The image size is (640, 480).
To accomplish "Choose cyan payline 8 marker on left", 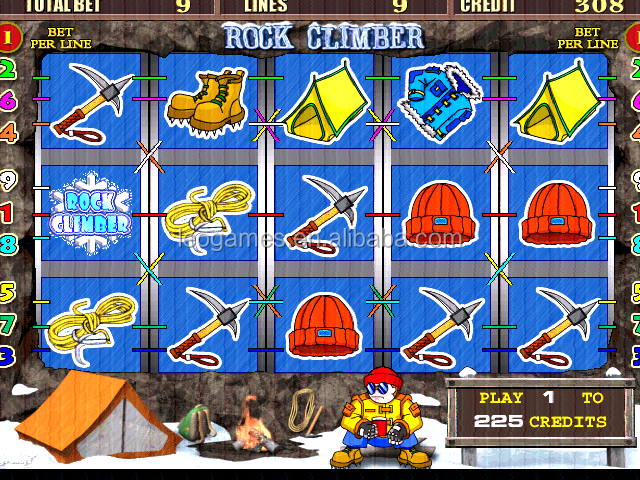I will pos(9,243).
